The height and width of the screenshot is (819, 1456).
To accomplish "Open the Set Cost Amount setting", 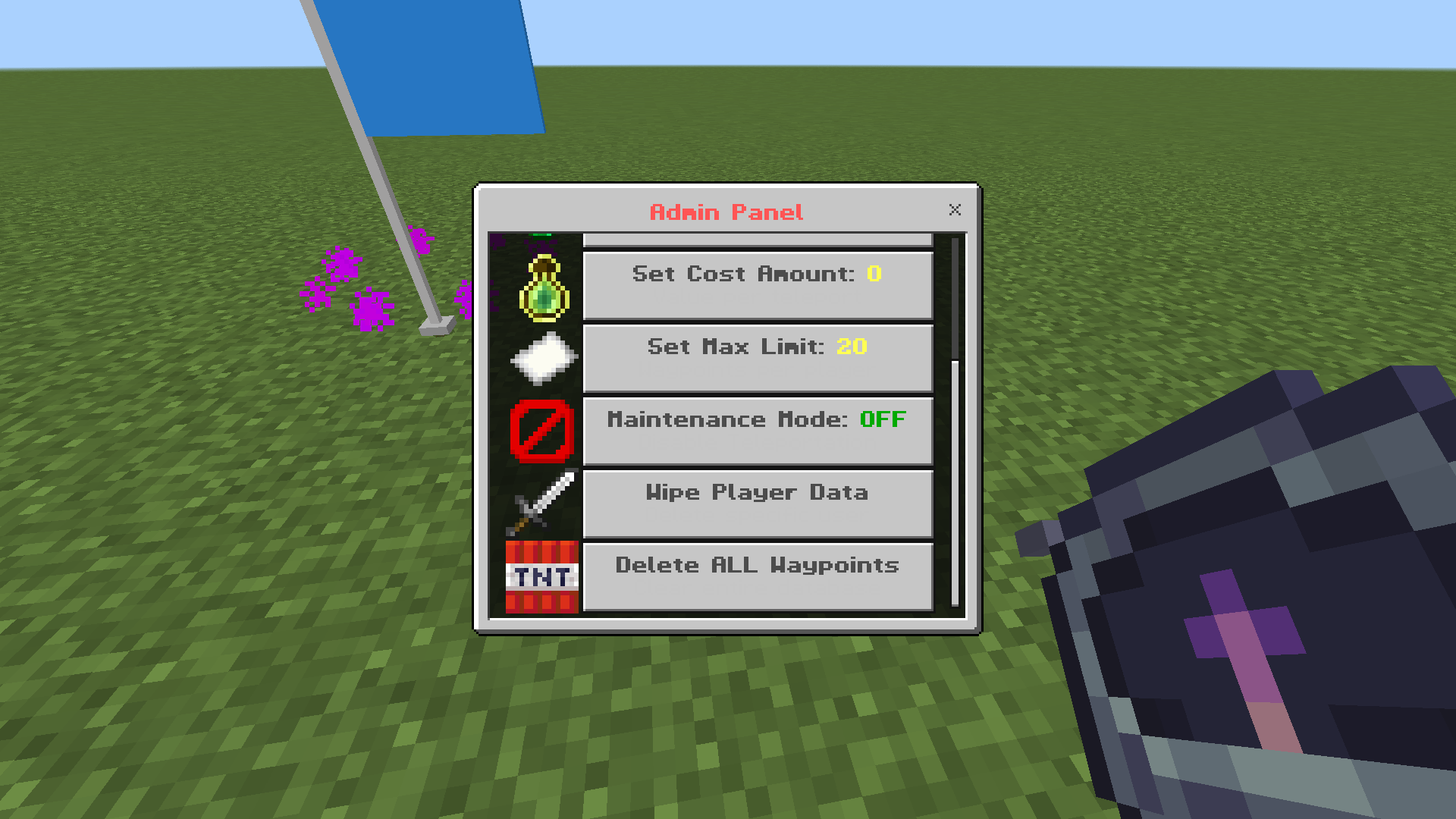I will pos(757,284).
